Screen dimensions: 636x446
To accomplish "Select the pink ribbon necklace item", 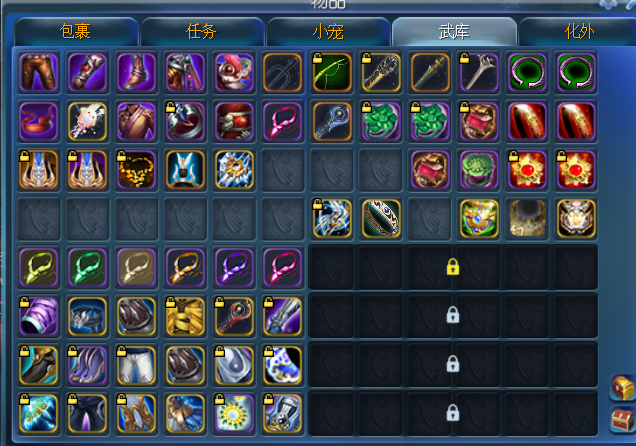I will coord(283,121).
